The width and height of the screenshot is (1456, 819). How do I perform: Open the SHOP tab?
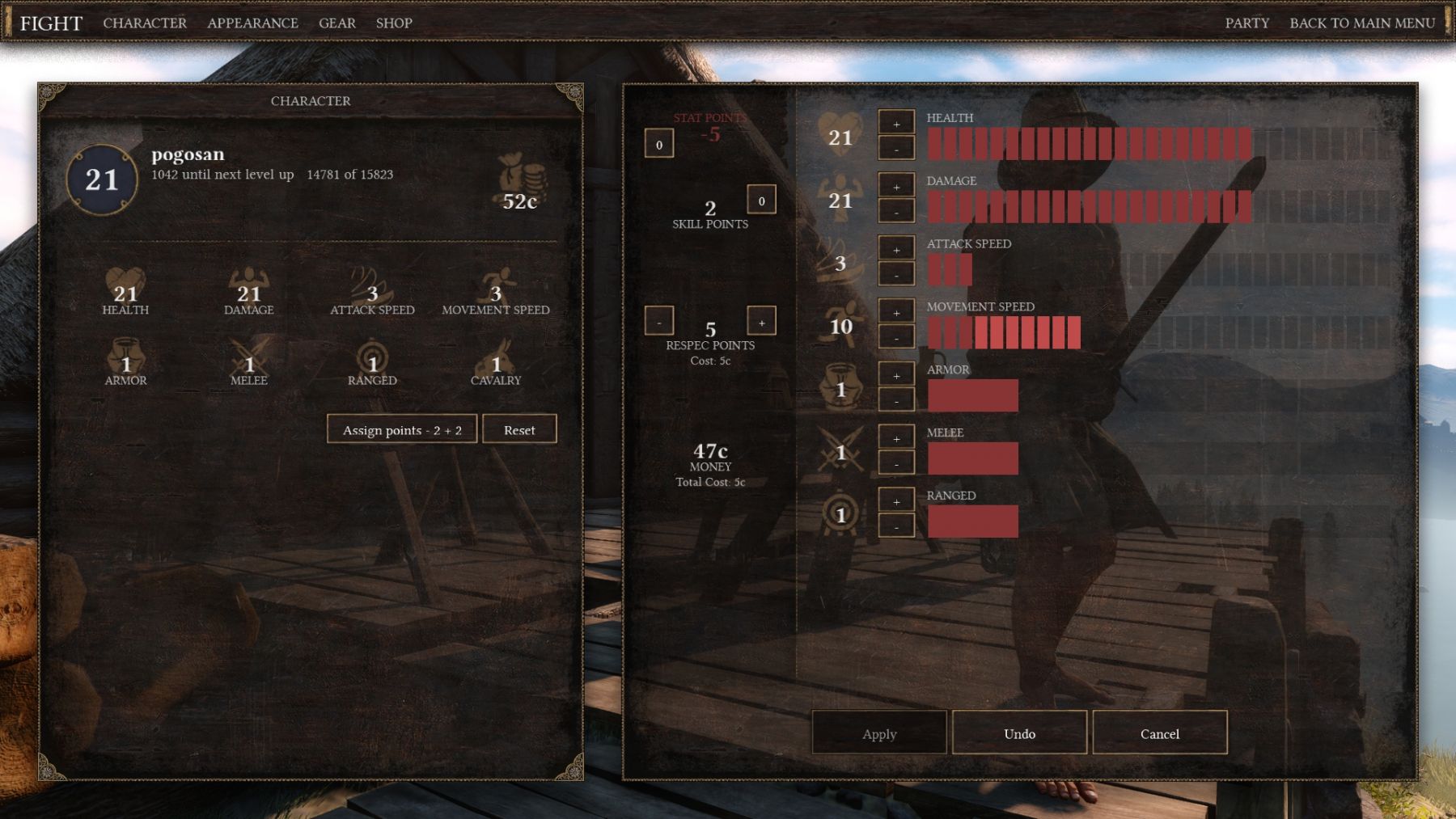pyautogui.click(x=394, y=23)
